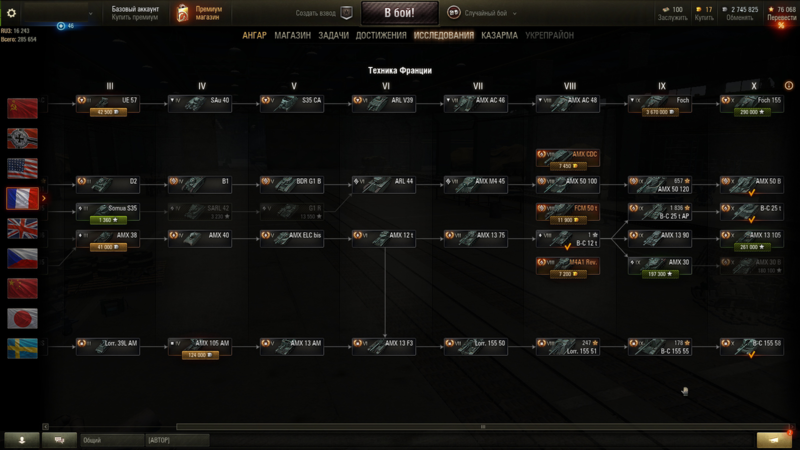Select the AMX ELC bis vehicle node

pos(294,238)
